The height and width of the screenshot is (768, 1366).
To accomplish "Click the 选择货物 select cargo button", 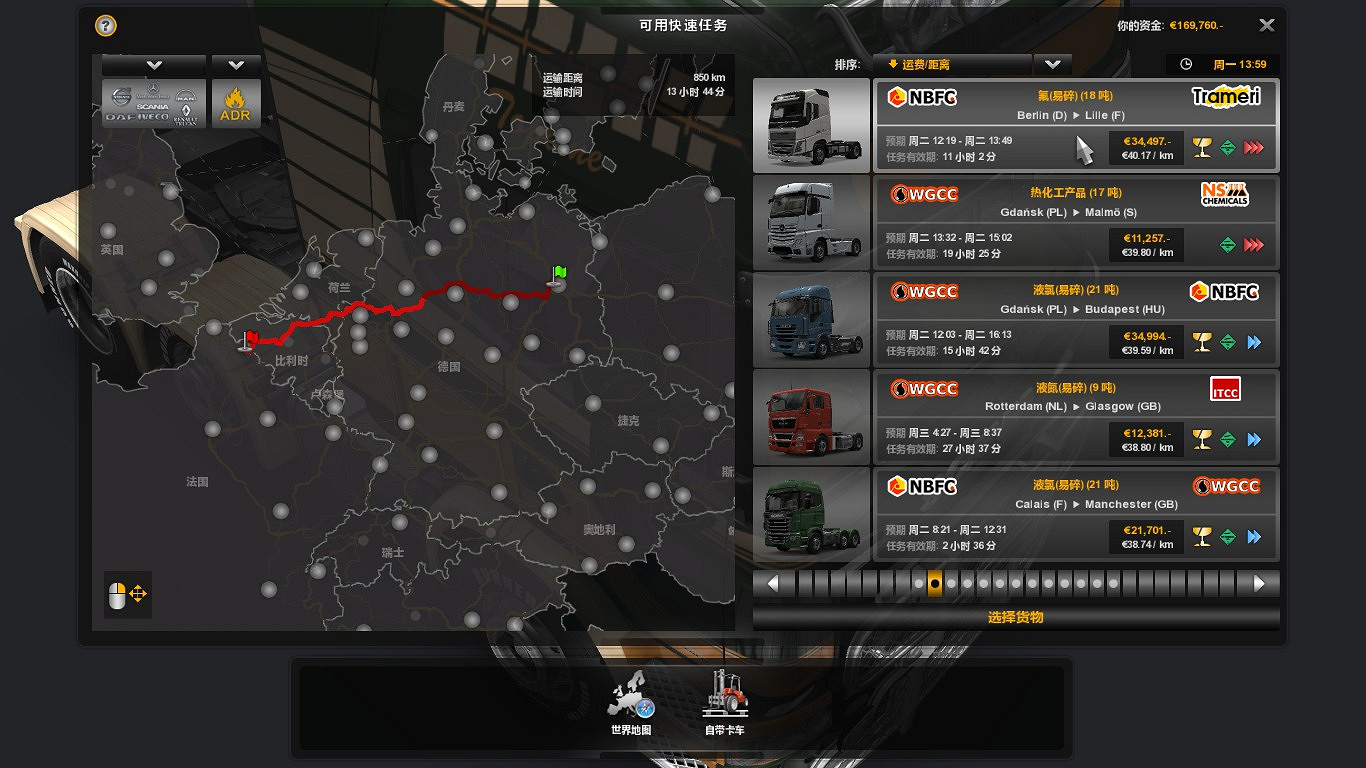I will pyautogui.click(x=1017, y=617).
